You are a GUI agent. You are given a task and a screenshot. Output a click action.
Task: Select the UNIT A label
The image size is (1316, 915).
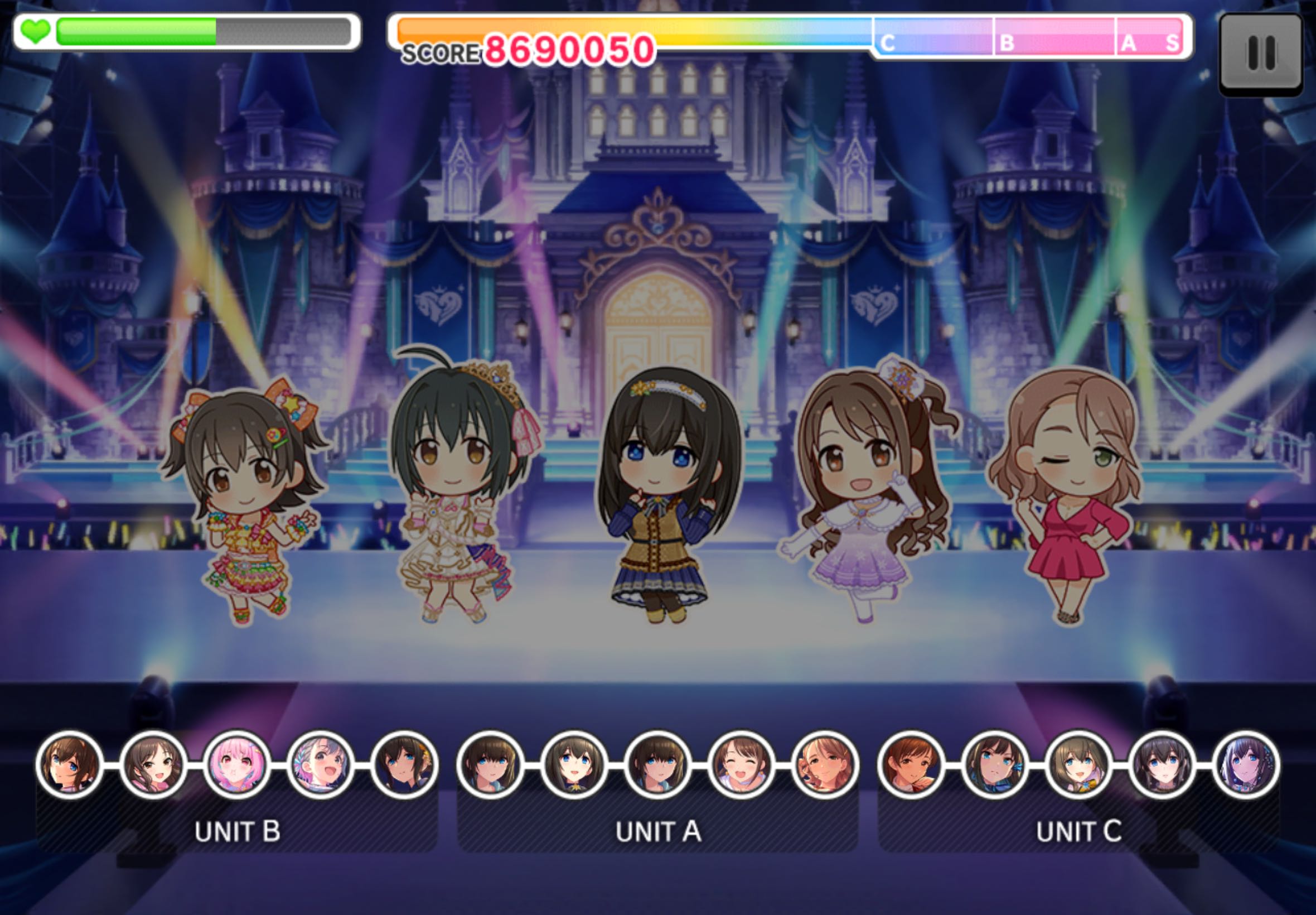[x=659, y=831]
